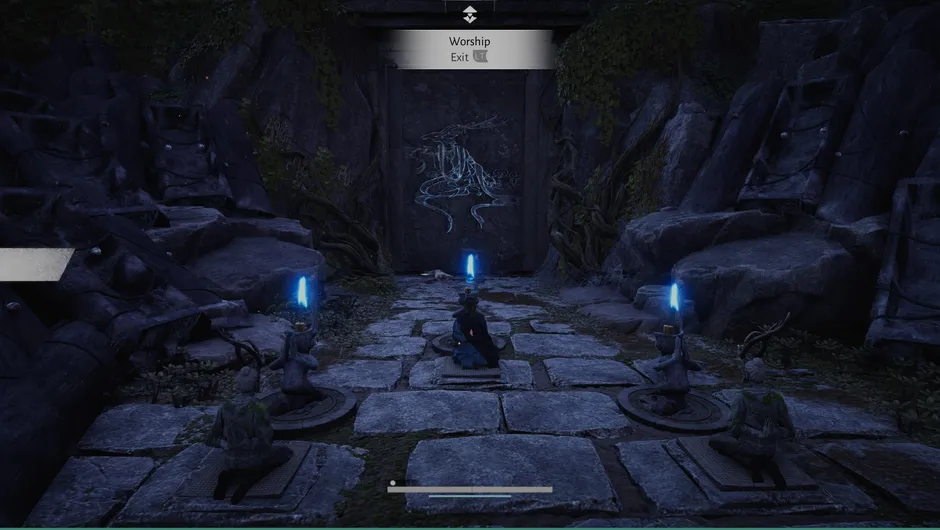Select the Worship prompt

(x=469, y=41)
